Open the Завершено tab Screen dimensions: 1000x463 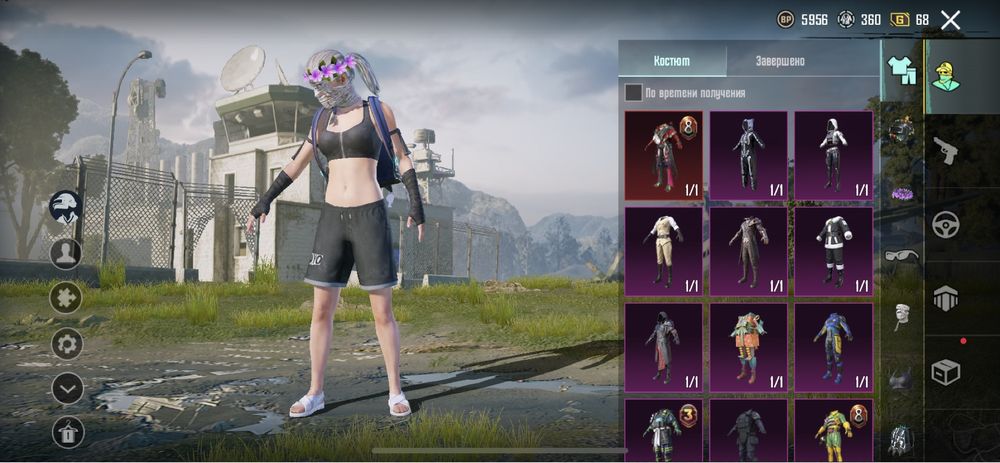click(x=779, y=61)
